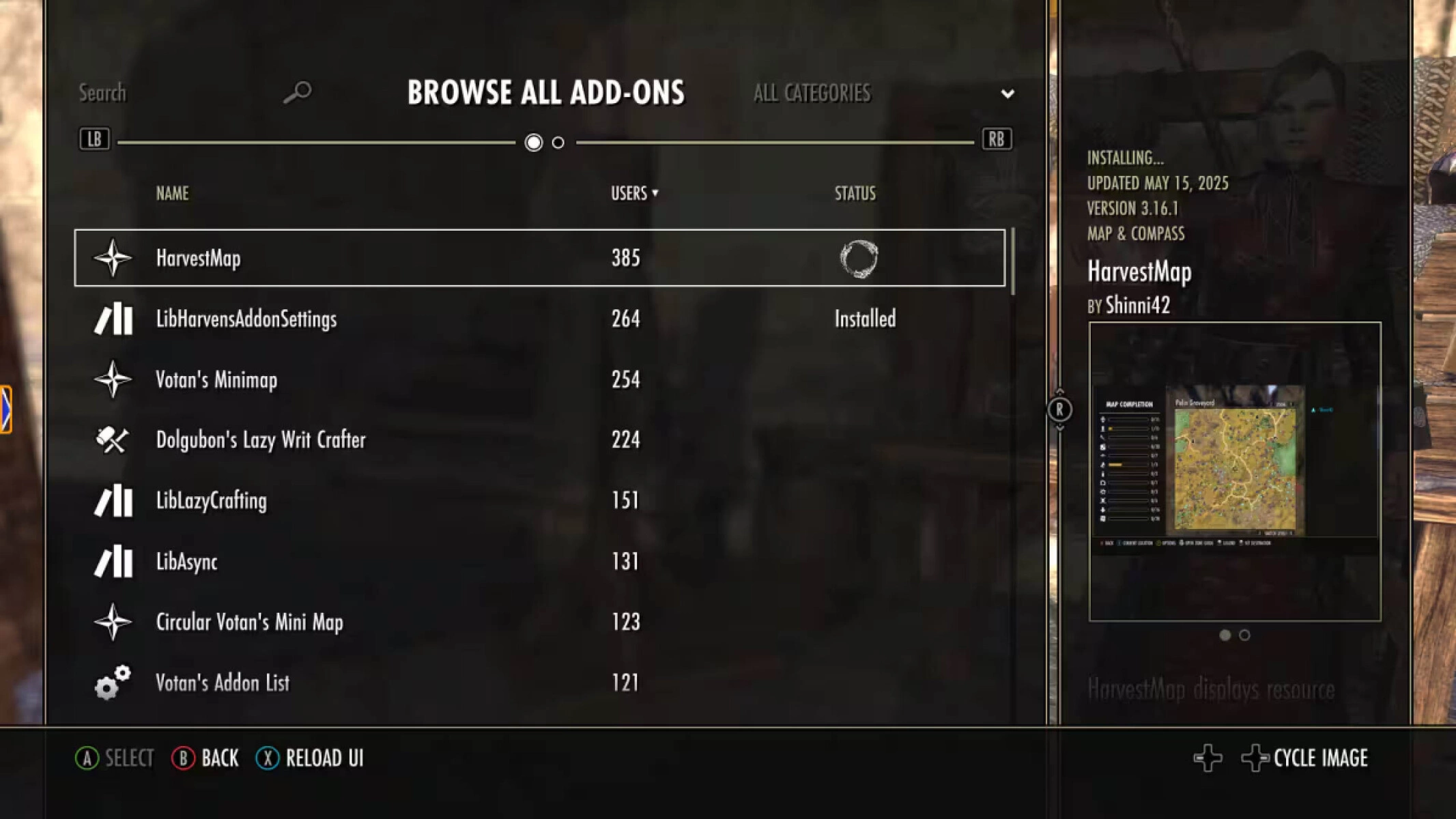Screen dimensions: 1456x819
Task: Click Dolgubon's Lazy Writ Crafter crossed-tools icon
Action: click(113, 440)
